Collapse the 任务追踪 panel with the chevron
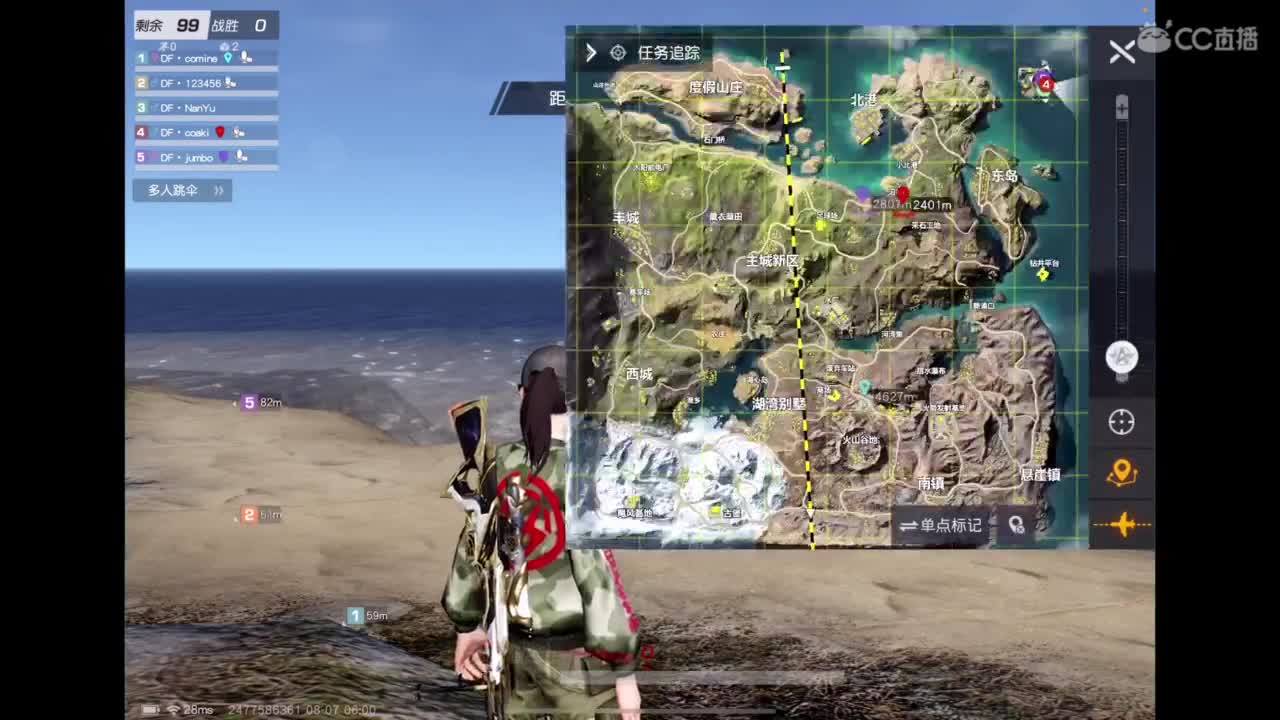Screen dimensions: 1280x720 (x=590, y=52)
